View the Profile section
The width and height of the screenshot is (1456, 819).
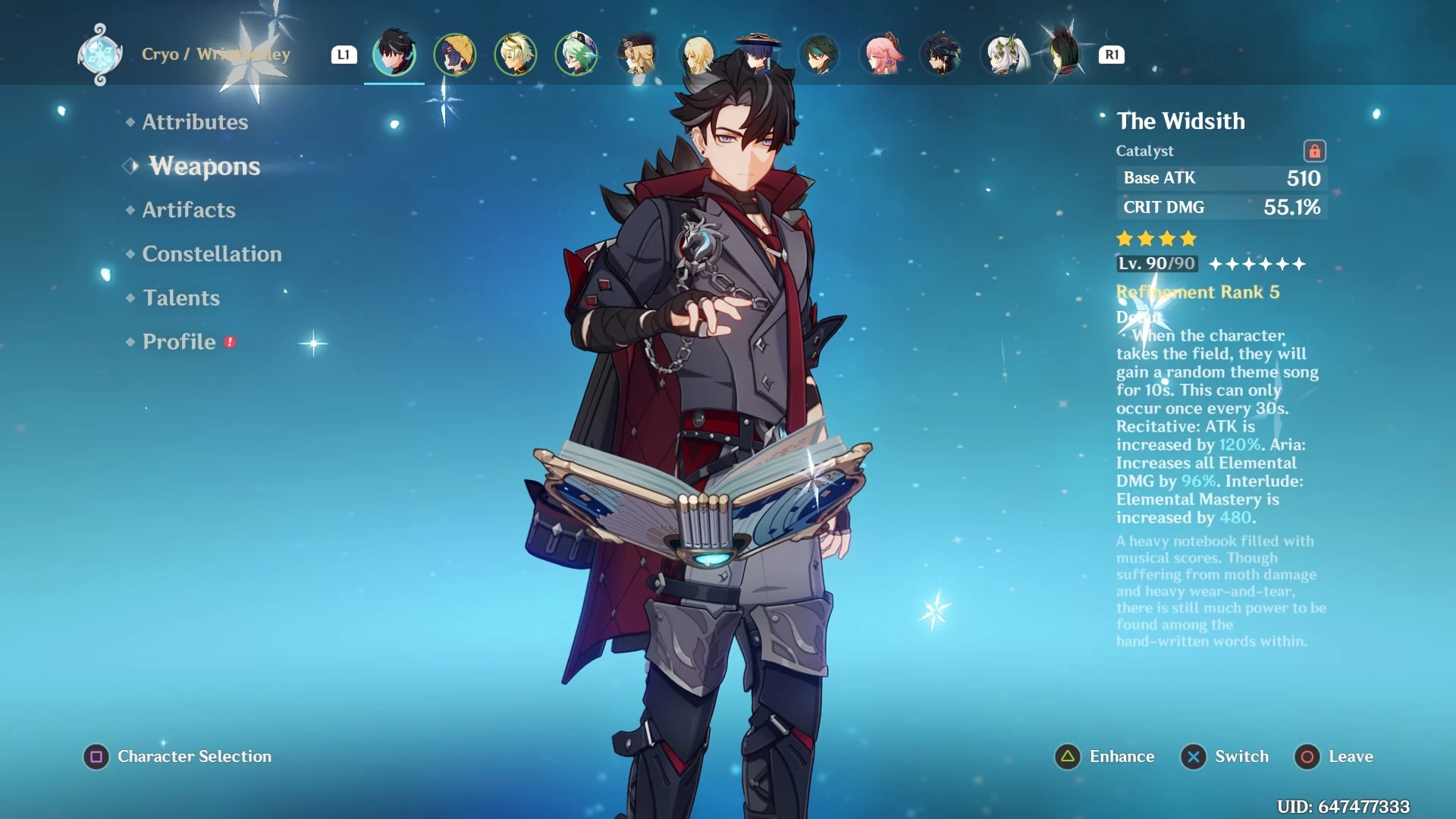(180, 342)
